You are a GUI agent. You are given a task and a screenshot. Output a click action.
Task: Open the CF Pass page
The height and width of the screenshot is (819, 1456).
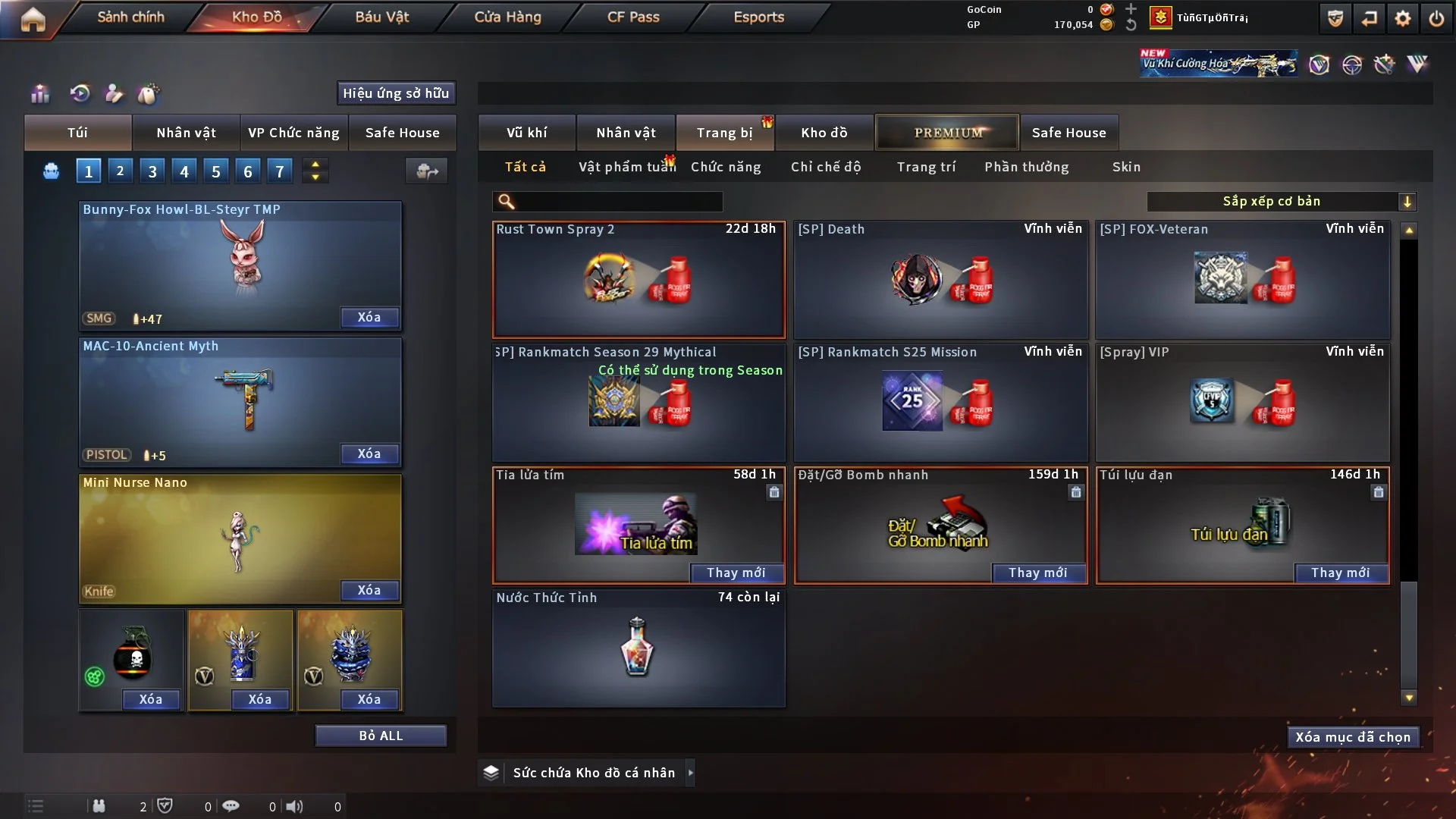(x=633, y=17)
